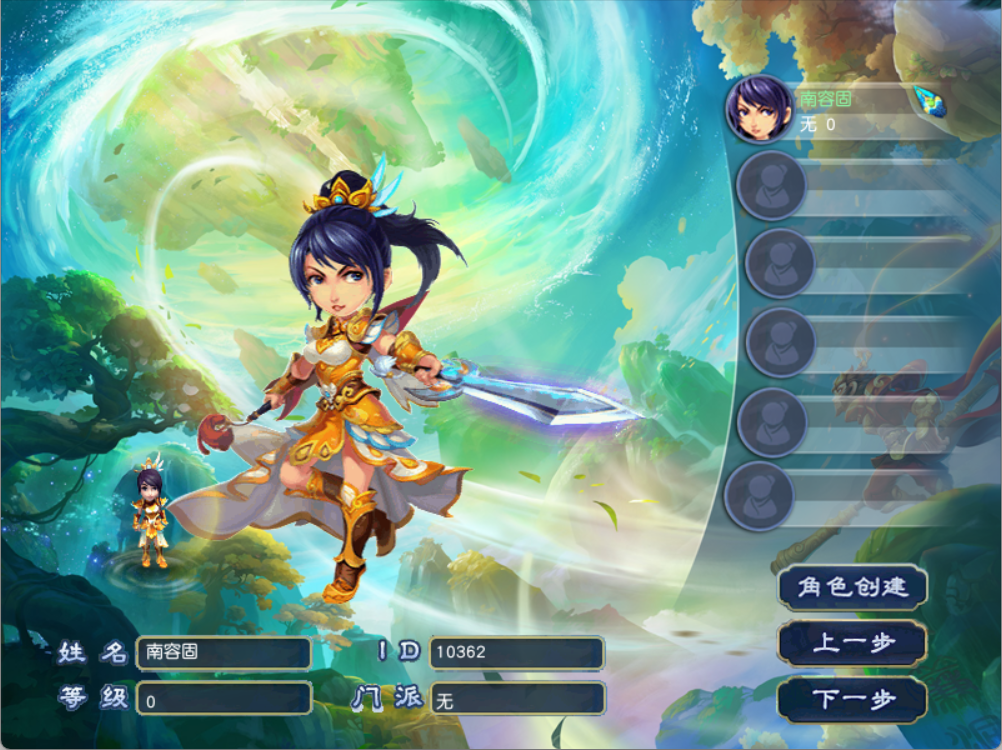Viewport: 1002px width, 750px height.
Task: Proceed with the 下一步 button
Action: pos(852,700)
